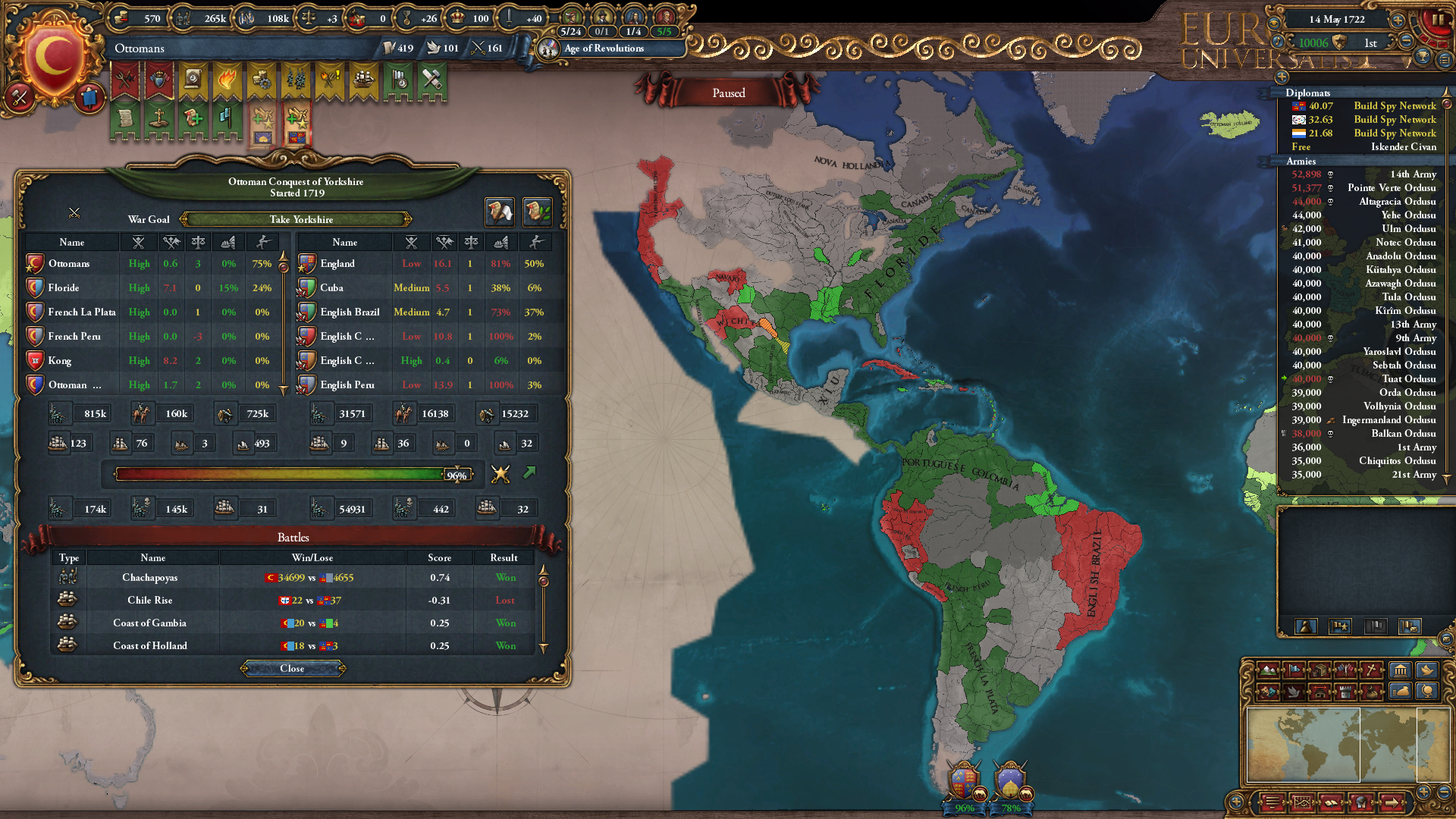
Task: Click the burning fire alert banner
Action: 227,79
